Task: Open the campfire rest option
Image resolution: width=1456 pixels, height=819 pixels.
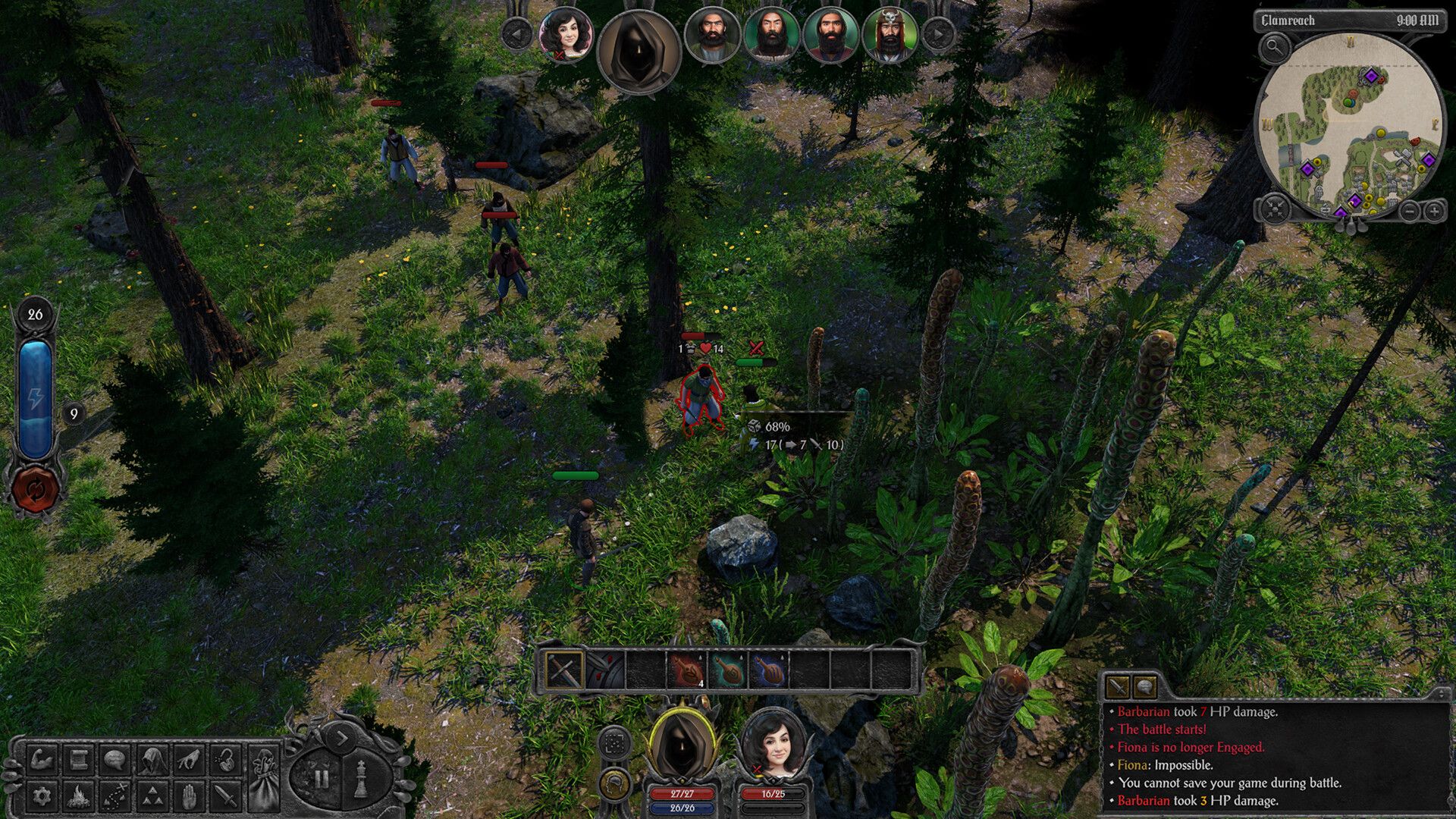Action: coord(79,795)
